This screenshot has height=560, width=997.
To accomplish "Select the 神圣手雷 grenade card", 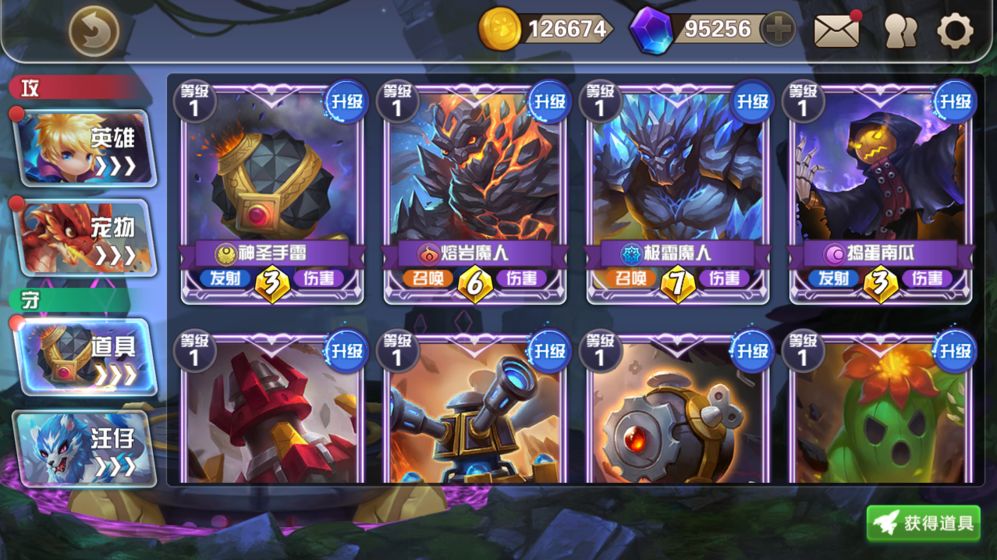I will 272,180.
